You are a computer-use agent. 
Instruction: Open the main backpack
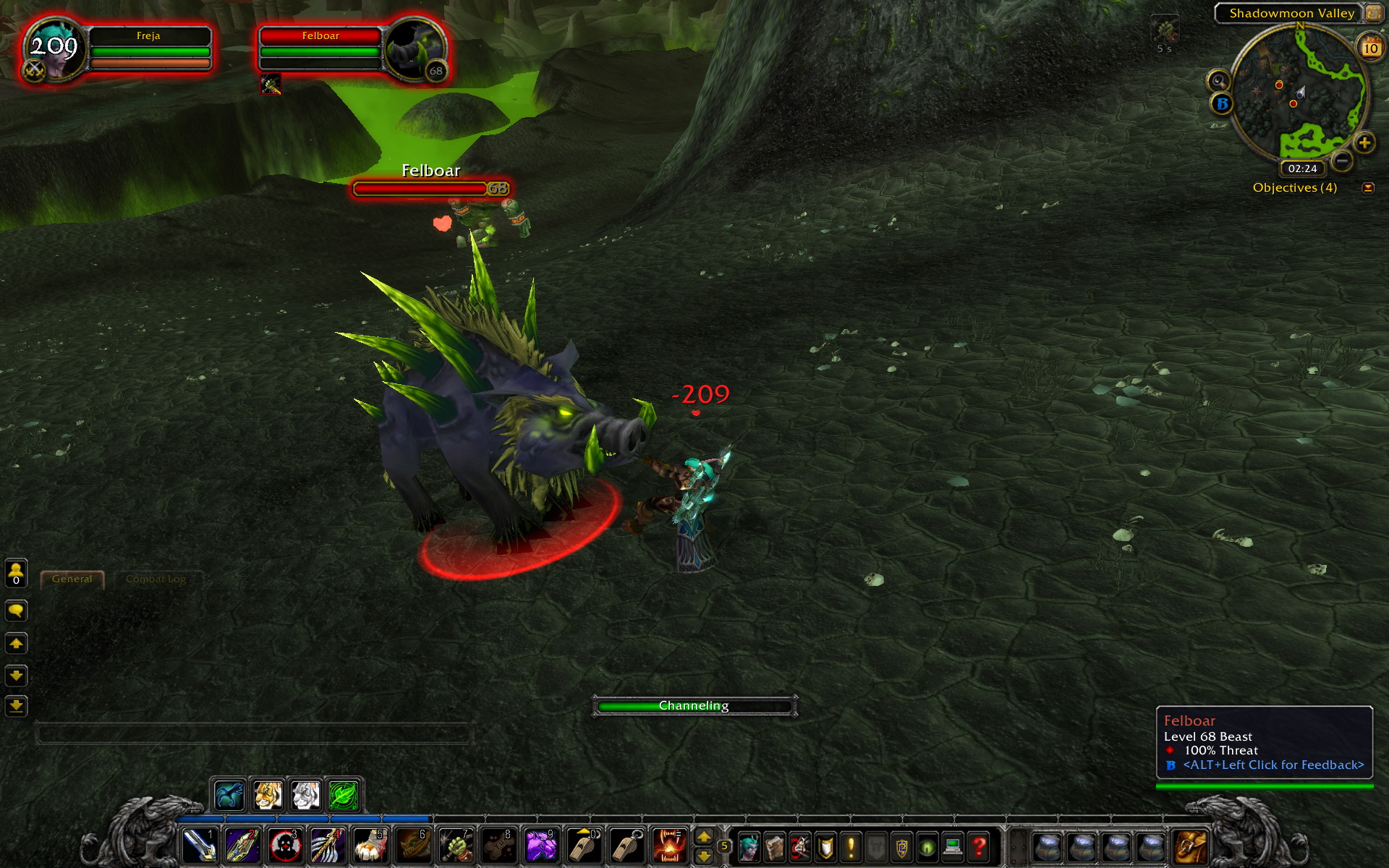click(1190, 846)
